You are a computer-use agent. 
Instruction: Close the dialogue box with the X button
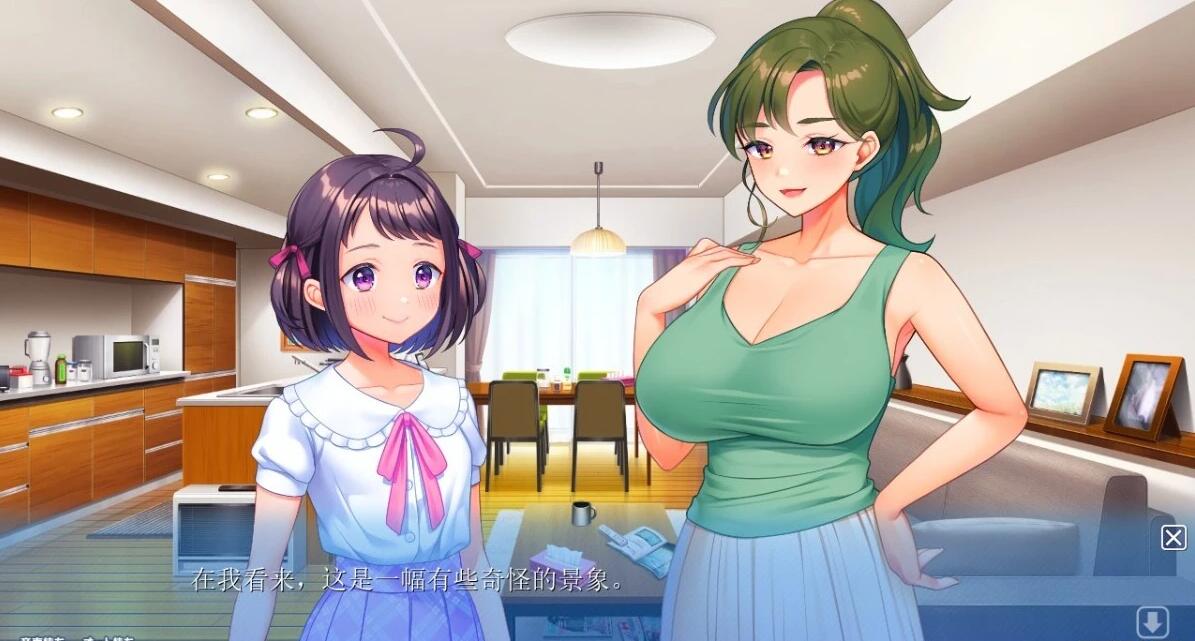pyautogui.click(x=1173, y=537)
